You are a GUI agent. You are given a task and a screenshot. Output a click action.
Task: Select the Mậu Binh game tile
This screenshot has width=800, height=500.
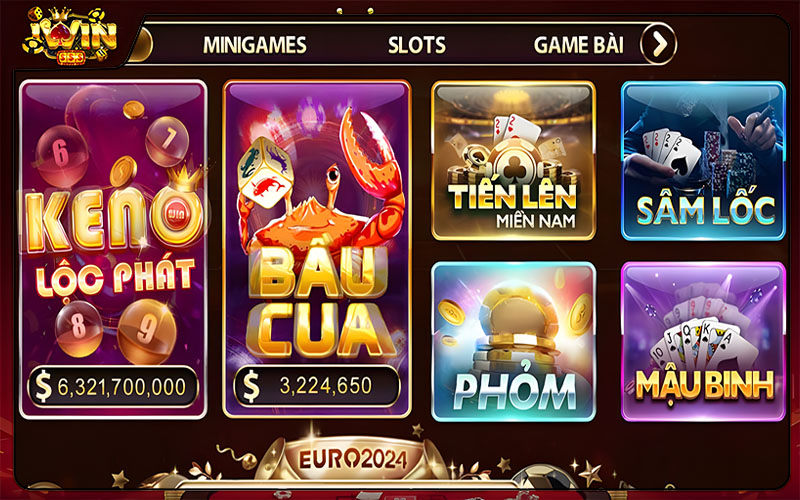703,341
